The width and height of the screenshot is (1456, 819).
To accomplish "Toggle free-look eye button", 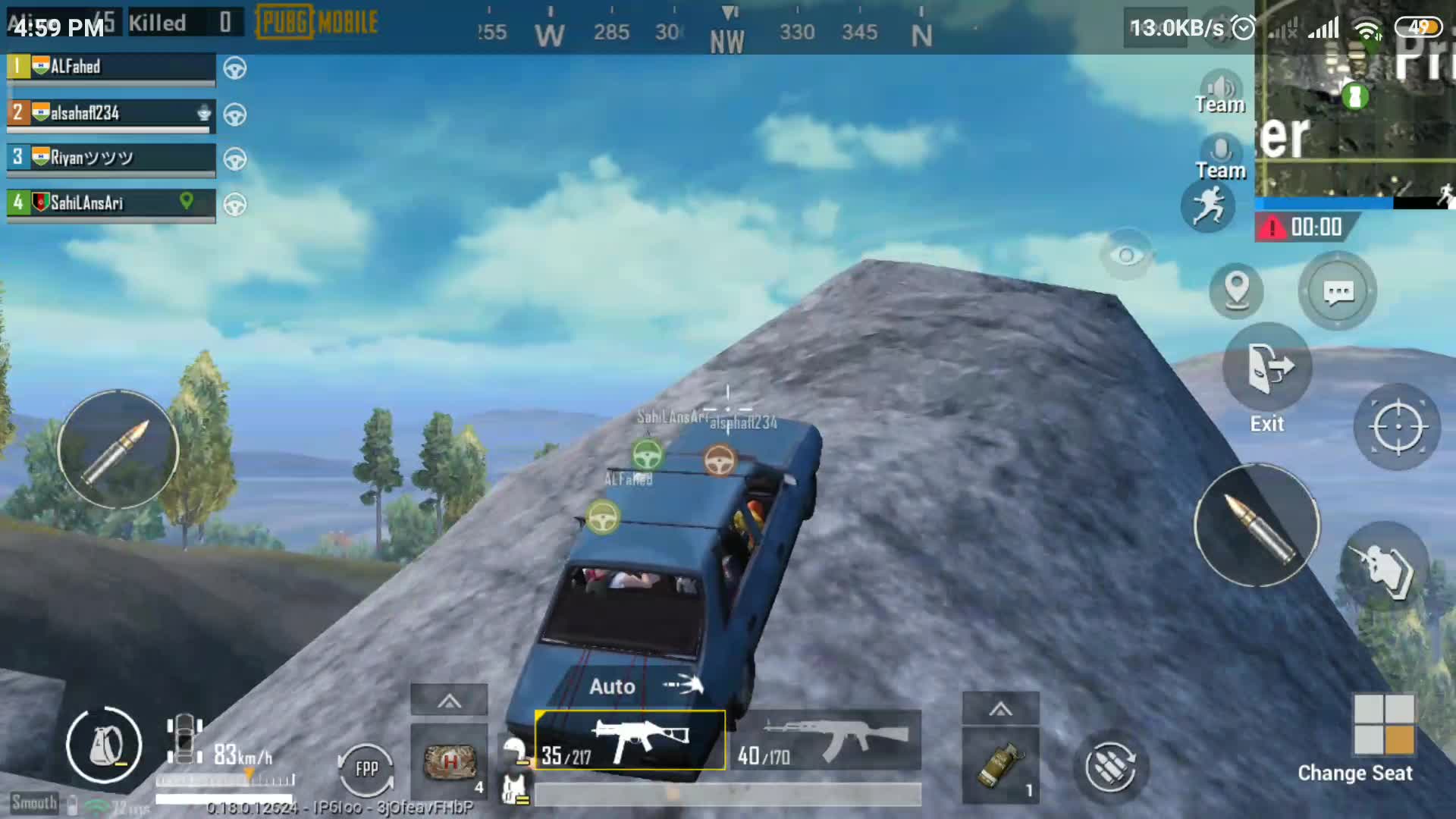I will [1126, 255].
